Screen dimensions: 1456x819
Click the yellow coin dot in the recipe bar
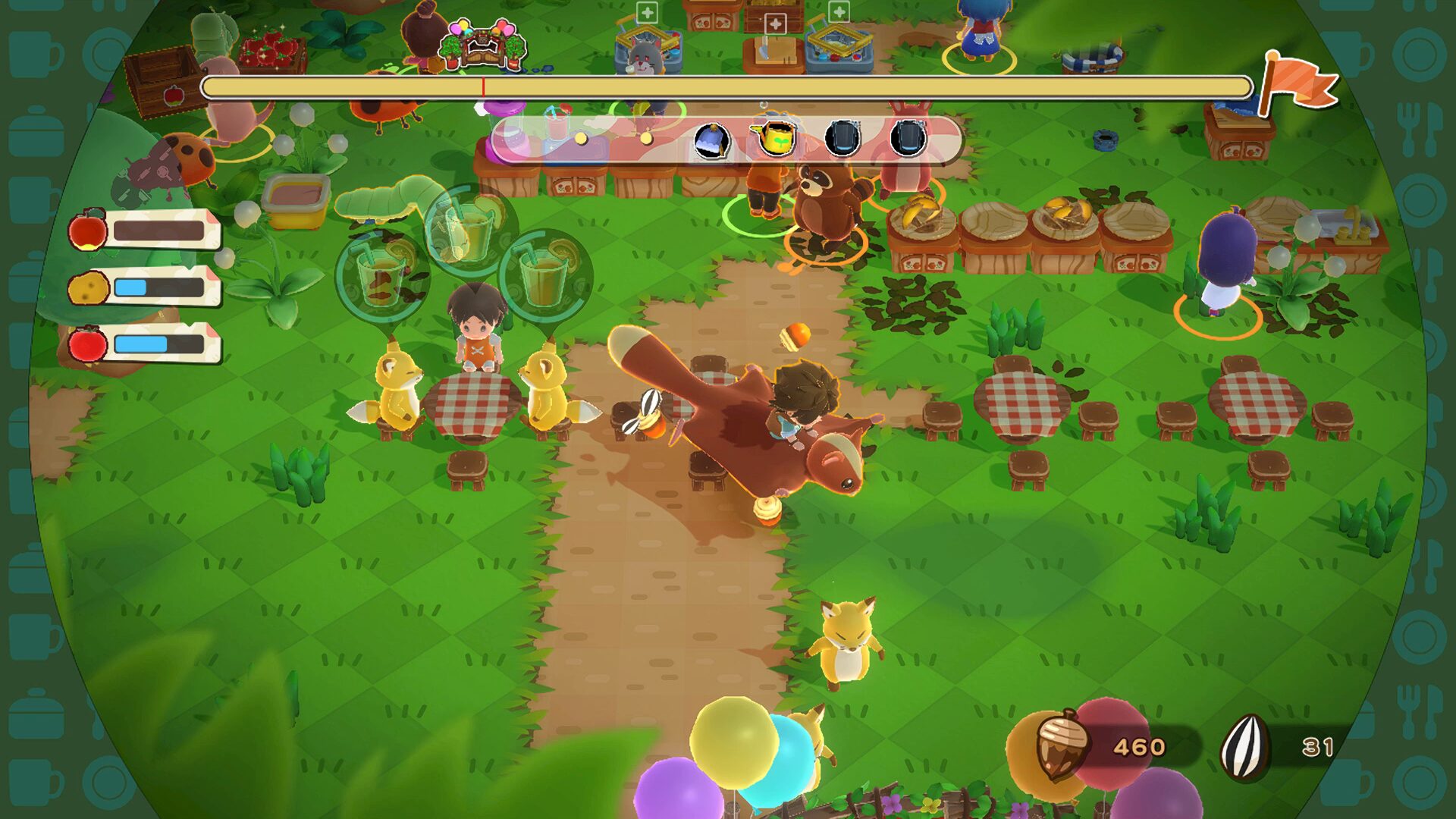tap(580, 140)
